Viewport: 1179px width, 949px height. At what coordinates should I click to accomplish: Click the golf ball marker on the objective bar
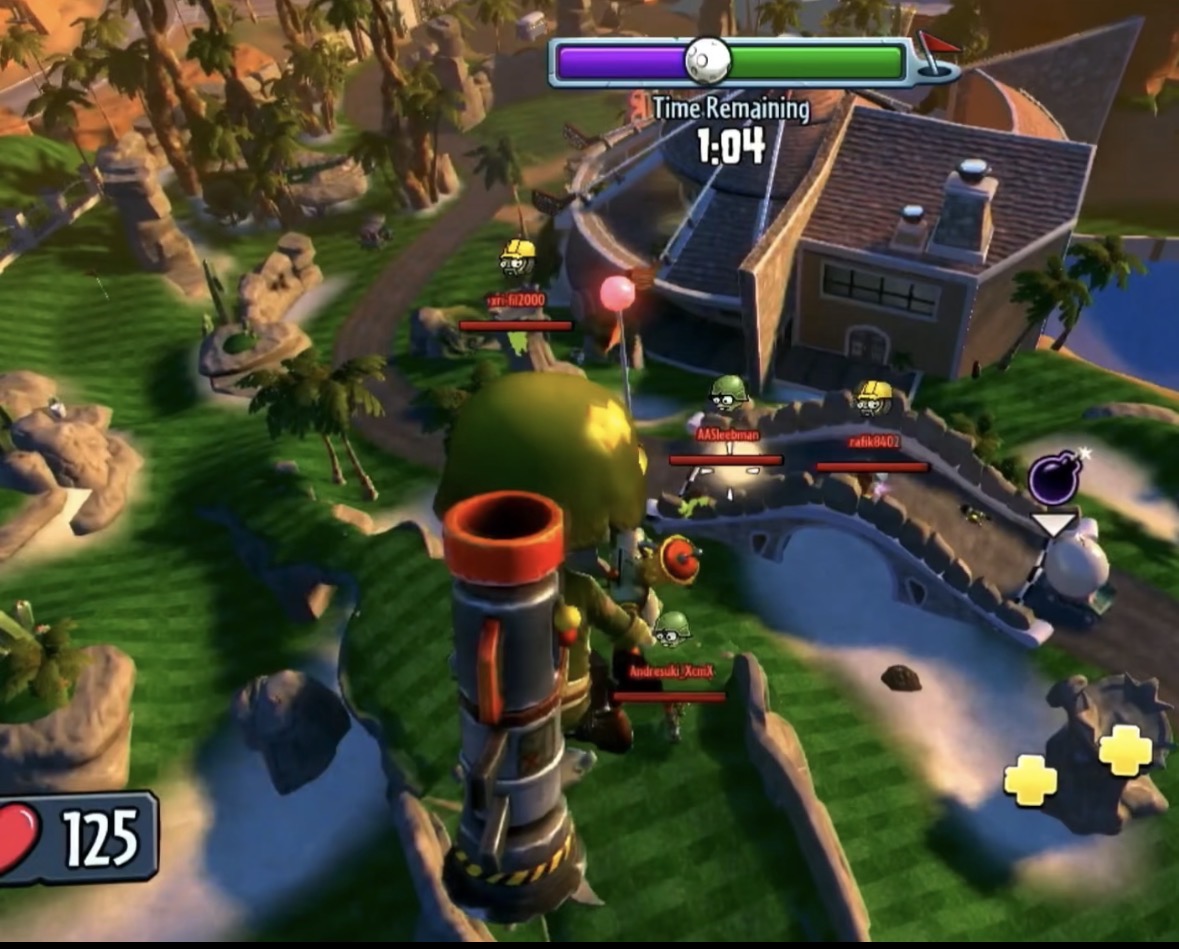point(707,61)
